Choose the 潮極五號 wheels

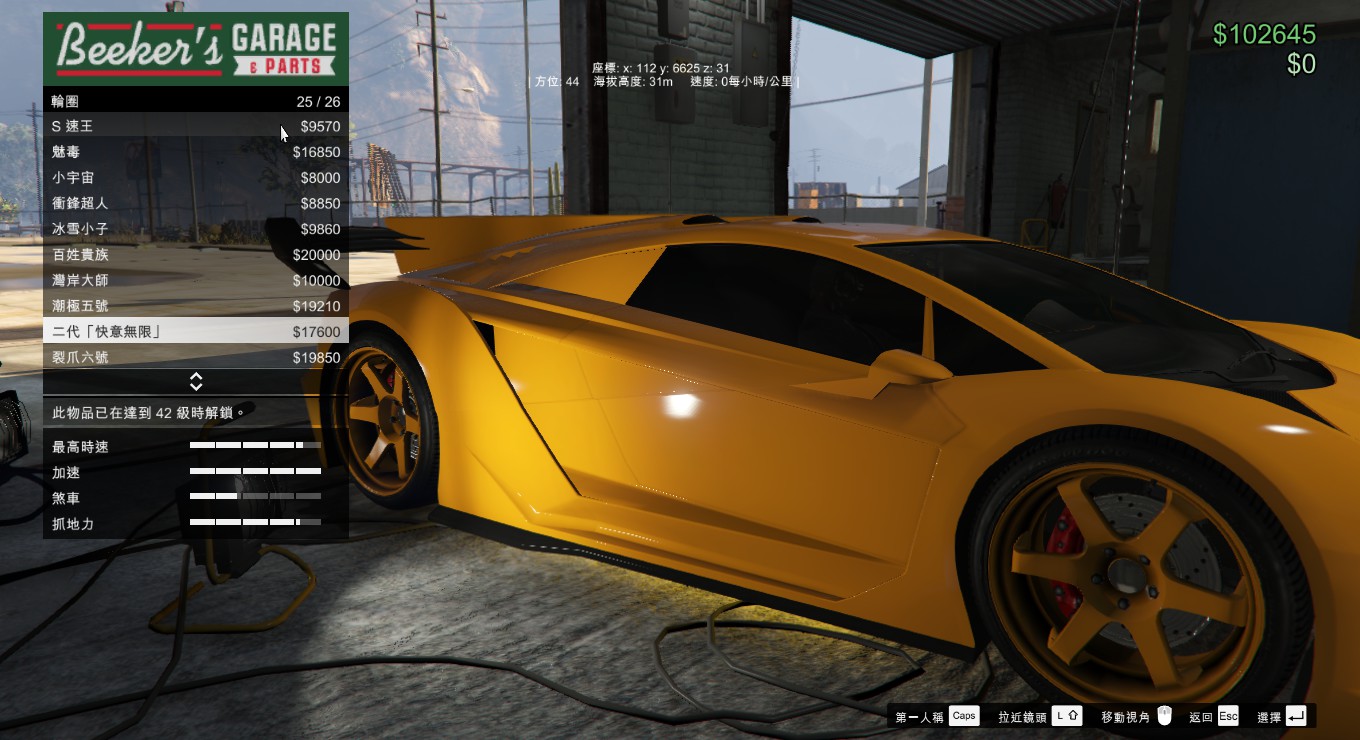(195, 306)
